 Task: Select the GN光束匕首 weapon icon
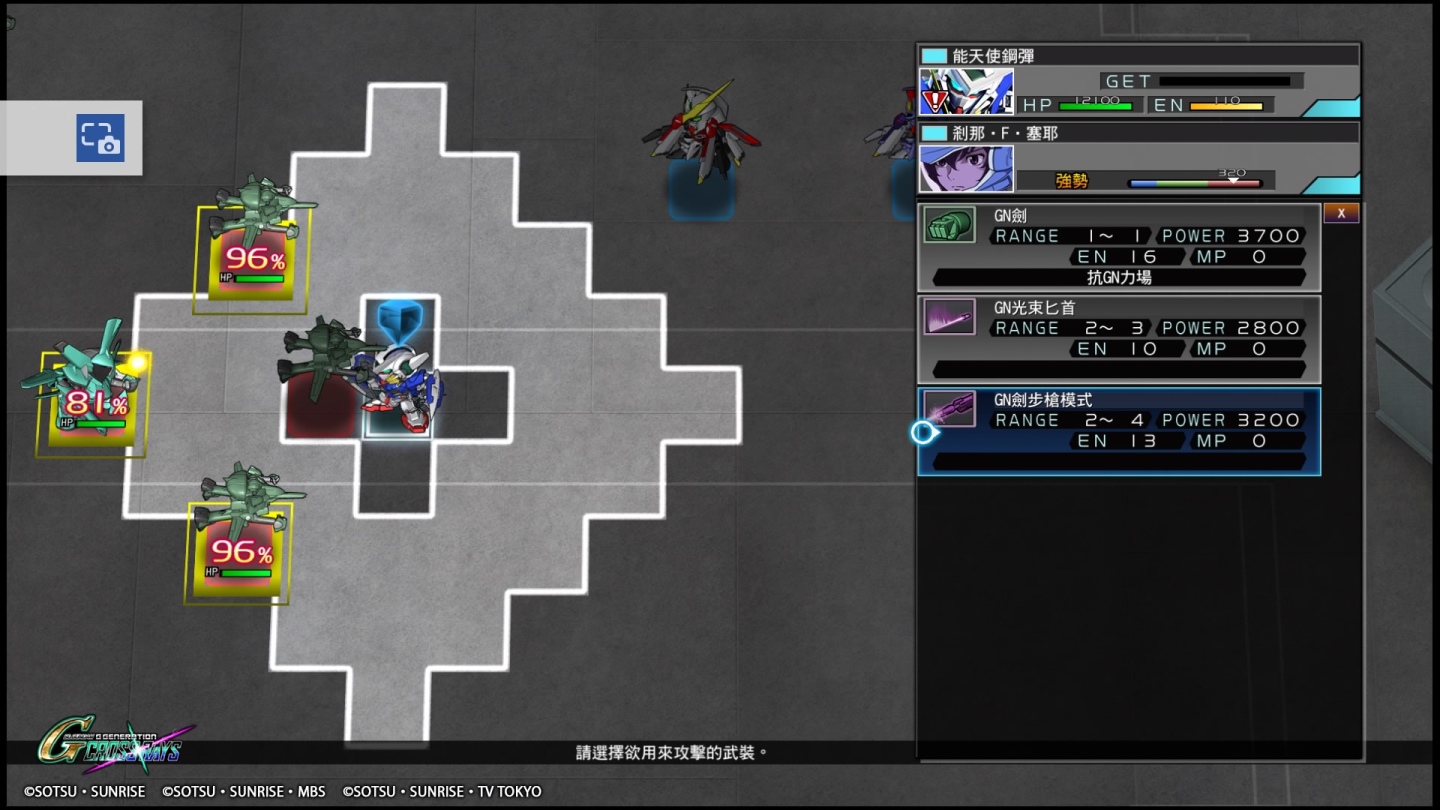click(950, 316)
